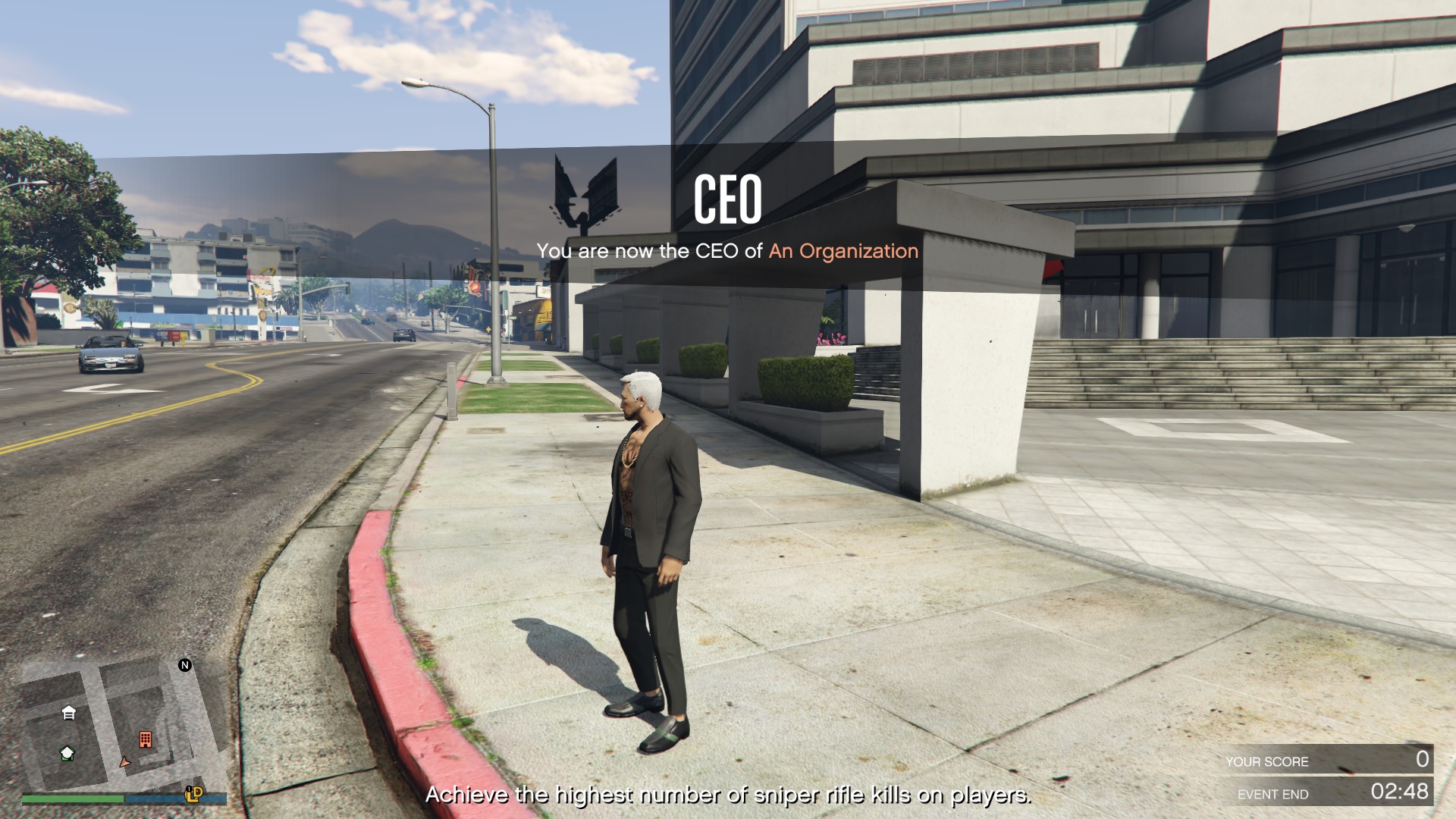
Task: Click the North indicator on the minimap
Action: [x=184, y=665]
